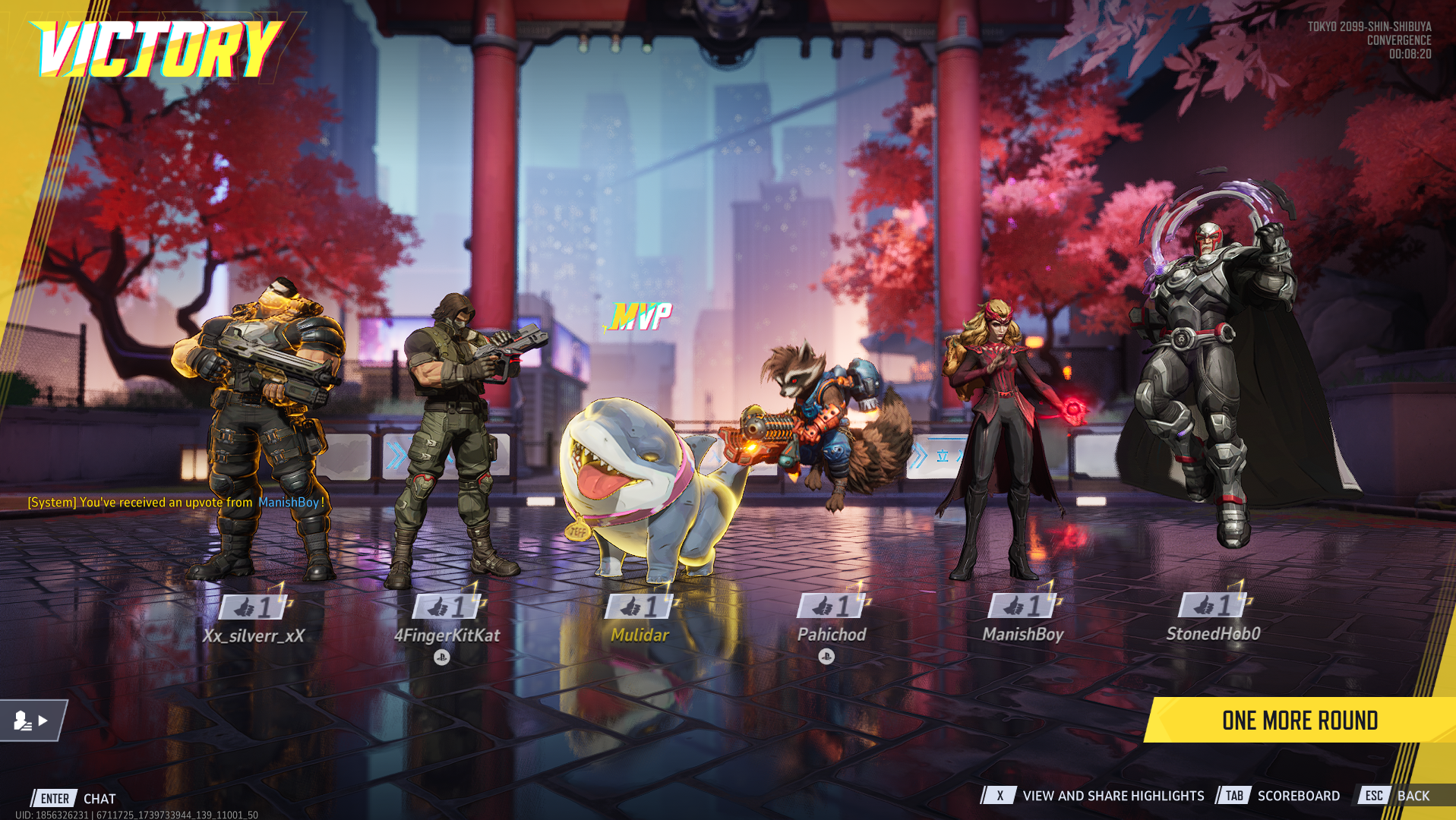Give 4FingerKitKat a thumbs-up
Image resolution: width=1456 pixels, height=820 pixels.
pos(448,607)
